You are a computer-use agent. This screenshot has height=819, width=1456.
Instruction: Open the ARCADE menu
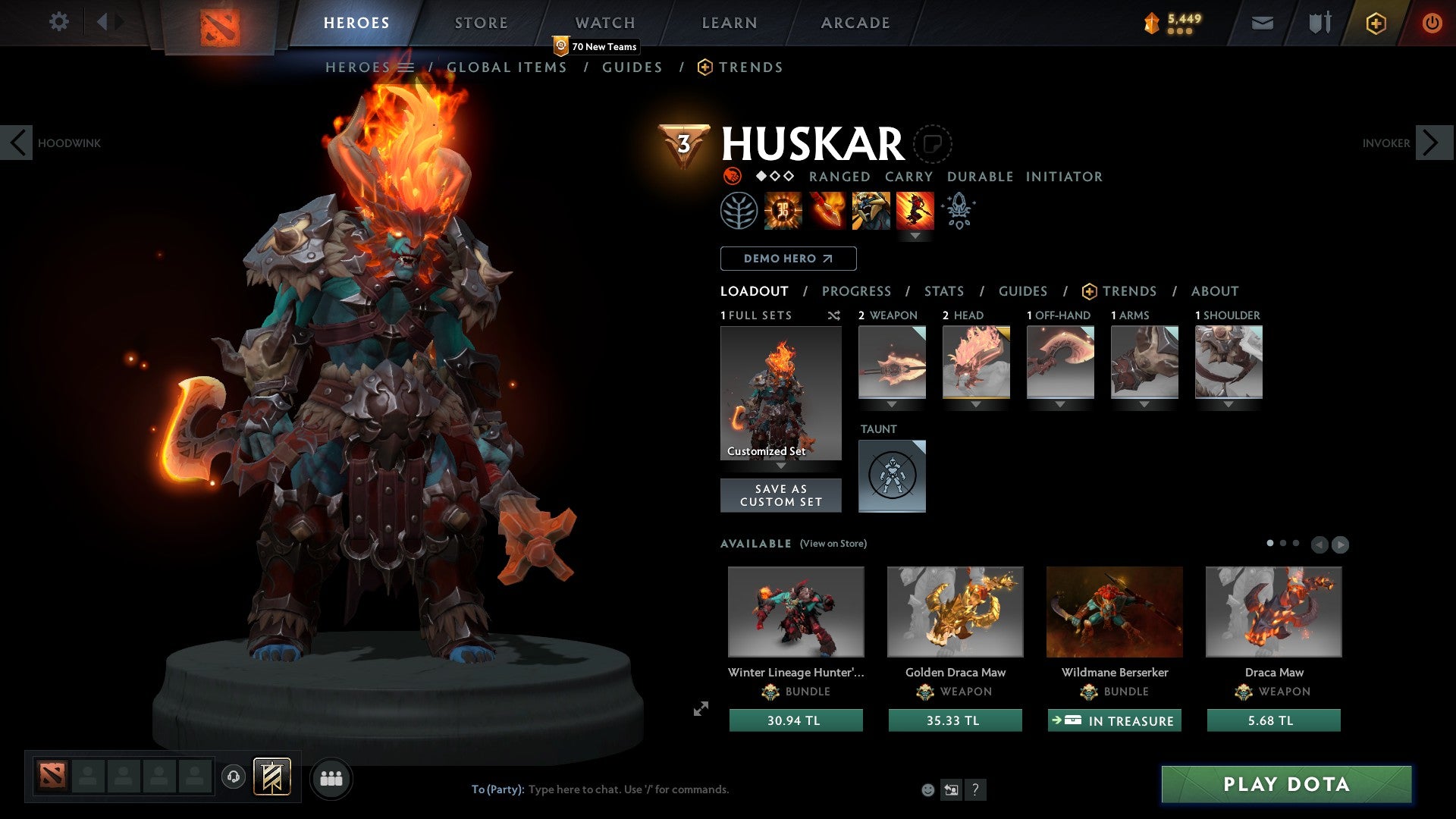coord(855,23)
